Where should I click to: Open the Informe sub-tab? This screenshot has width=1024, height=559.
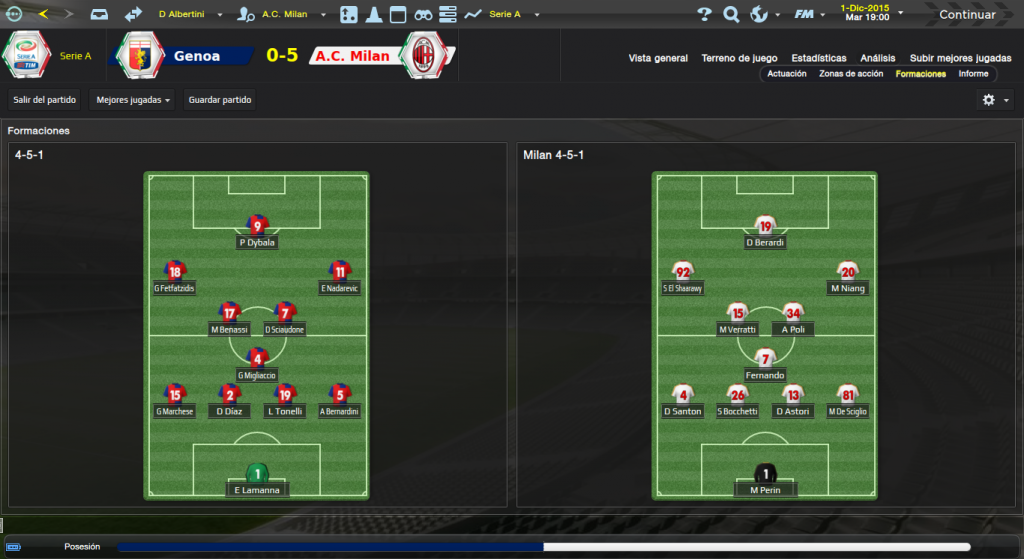tap(973, 74)
